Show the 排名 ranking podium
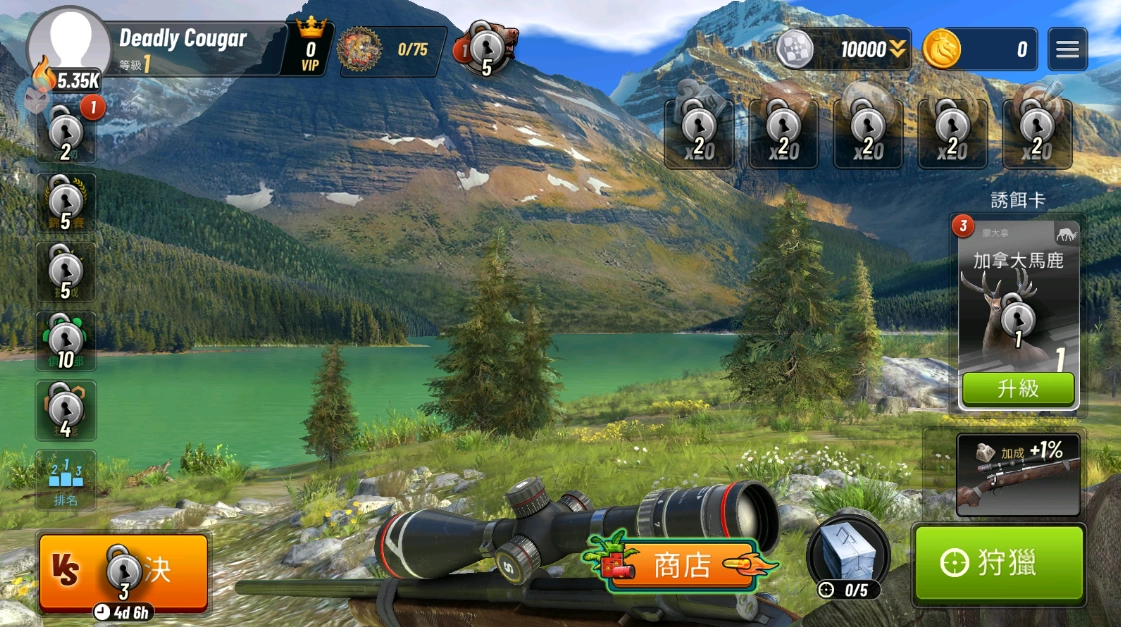Image resolution: width=1121 pixels, height=627 pixels. [66, 480]
